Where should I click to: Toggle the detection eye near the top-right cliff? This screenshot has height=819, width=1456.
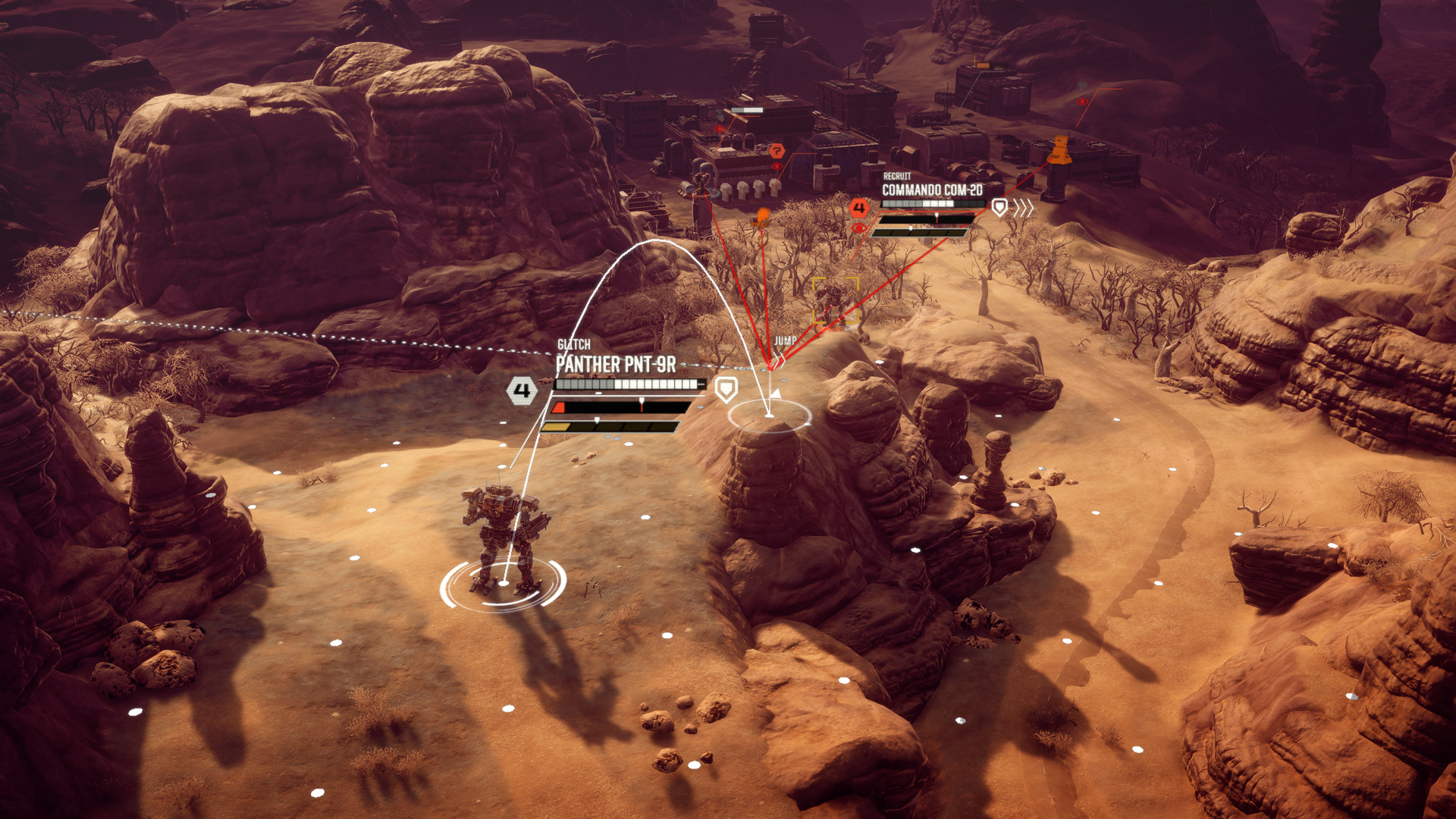point(1082,101)
